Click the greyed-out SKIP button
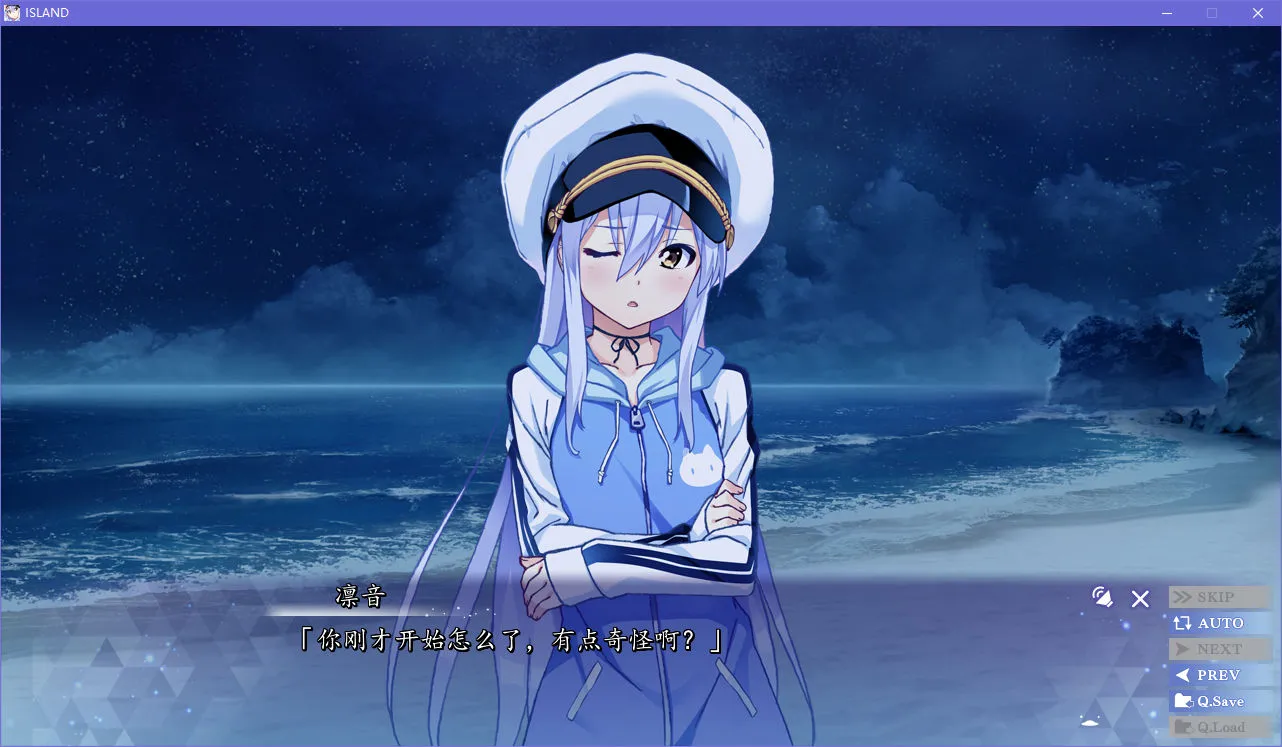 1218,597
